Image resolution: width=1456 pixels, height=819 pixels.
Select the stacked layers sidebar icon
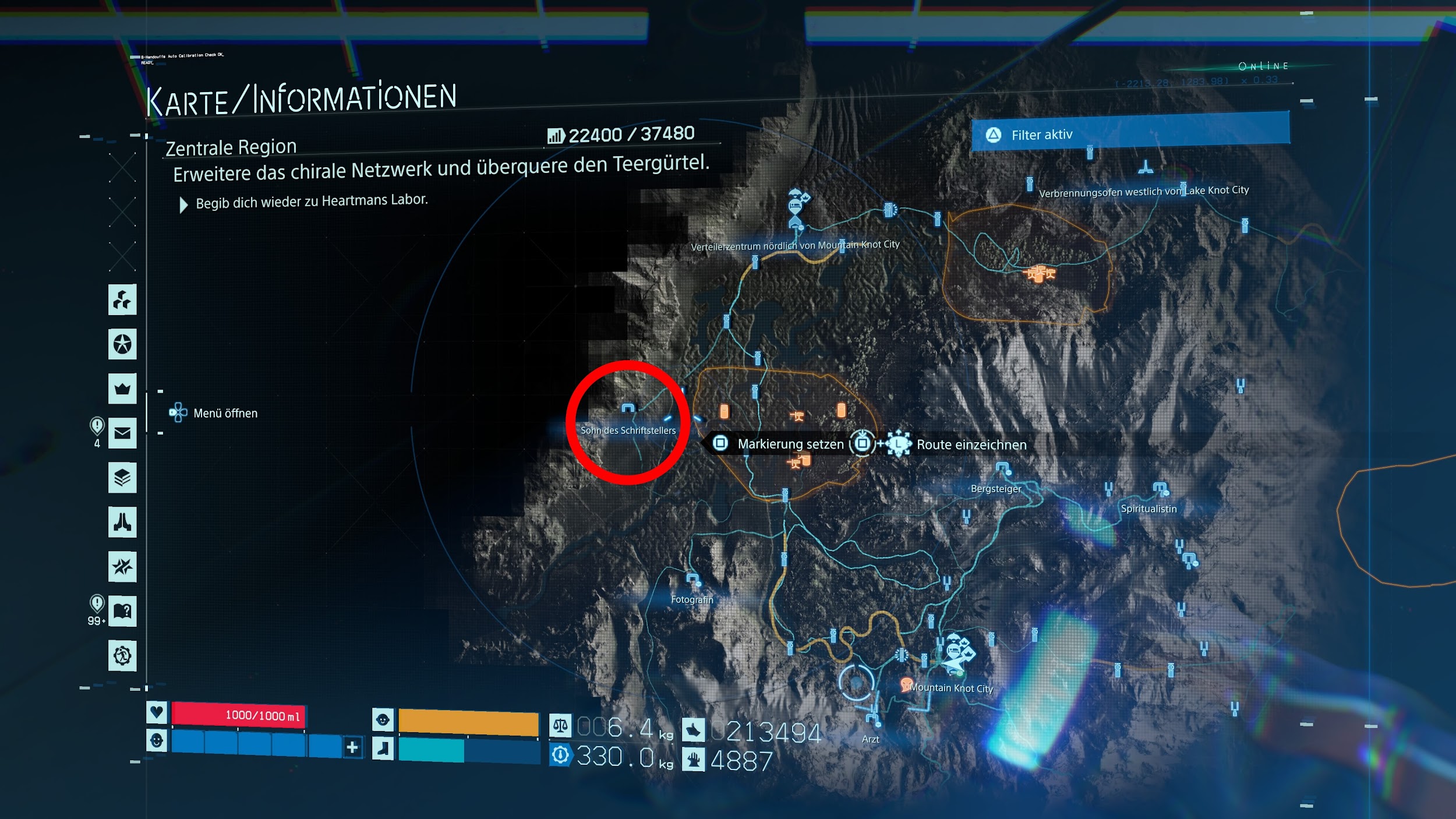[122, 478]
